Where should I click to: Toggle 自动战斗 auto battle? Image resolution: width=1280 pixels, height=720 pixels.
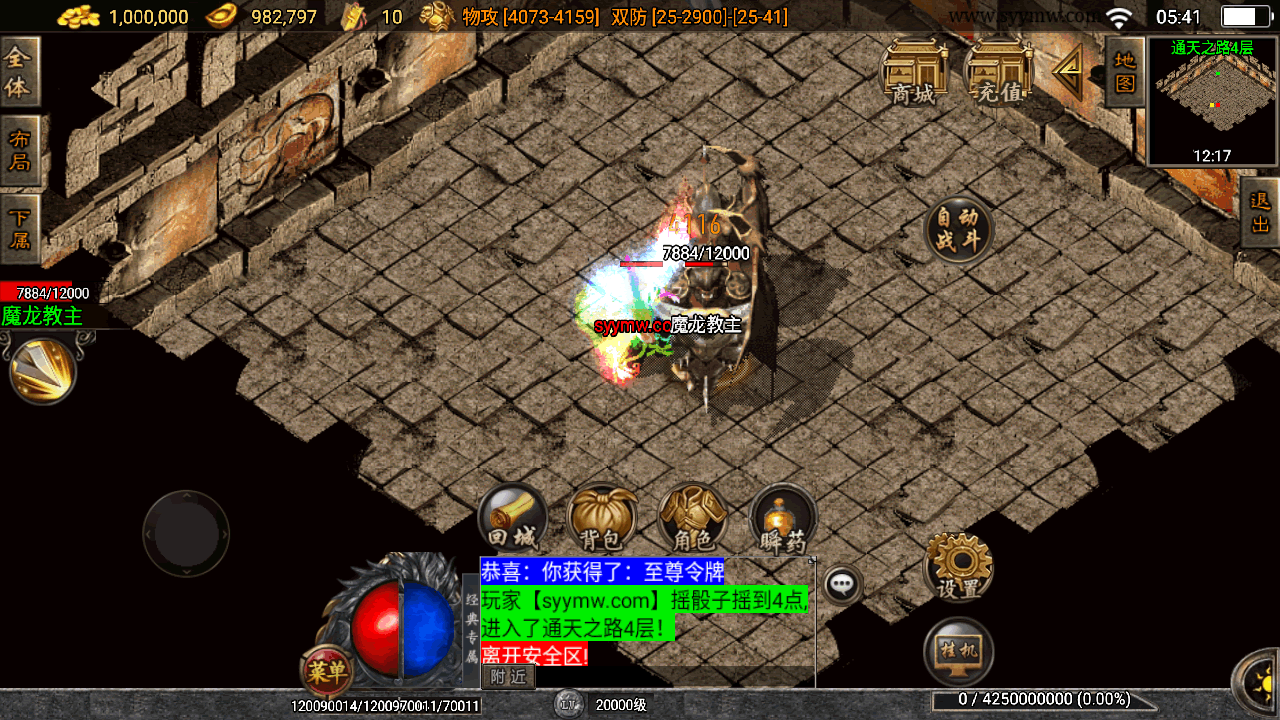tap(958, 229)
